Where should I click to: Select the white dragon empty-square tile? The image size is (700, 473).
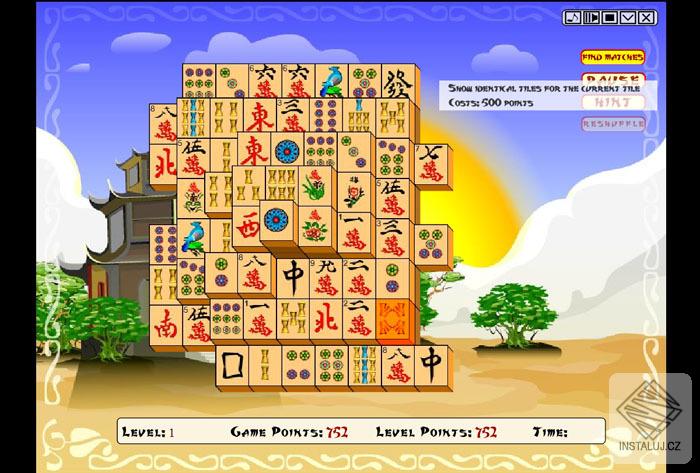233,366
